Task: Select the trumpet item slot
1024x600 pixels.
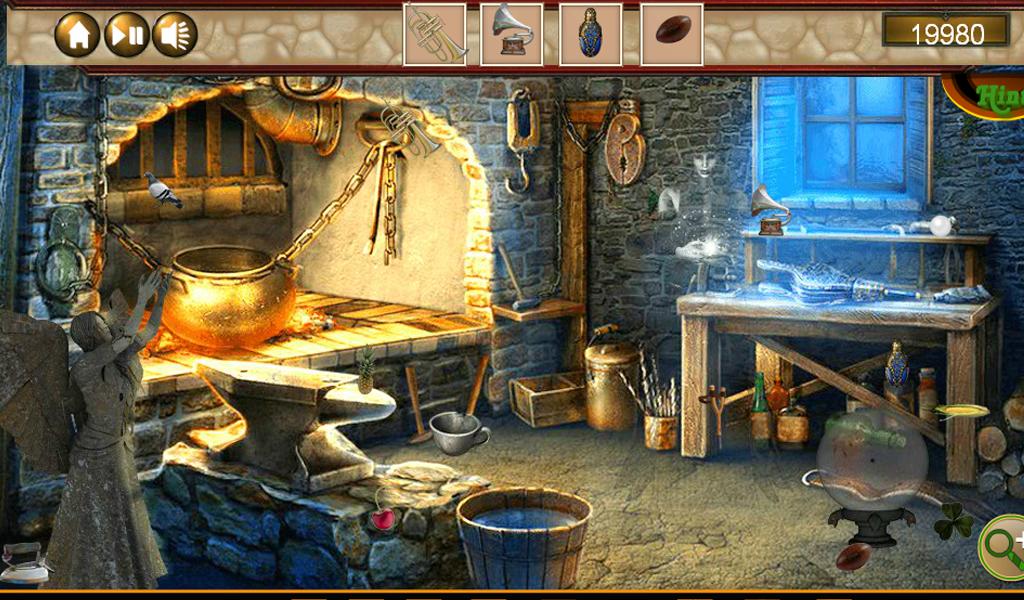Action: coord(435,34)
